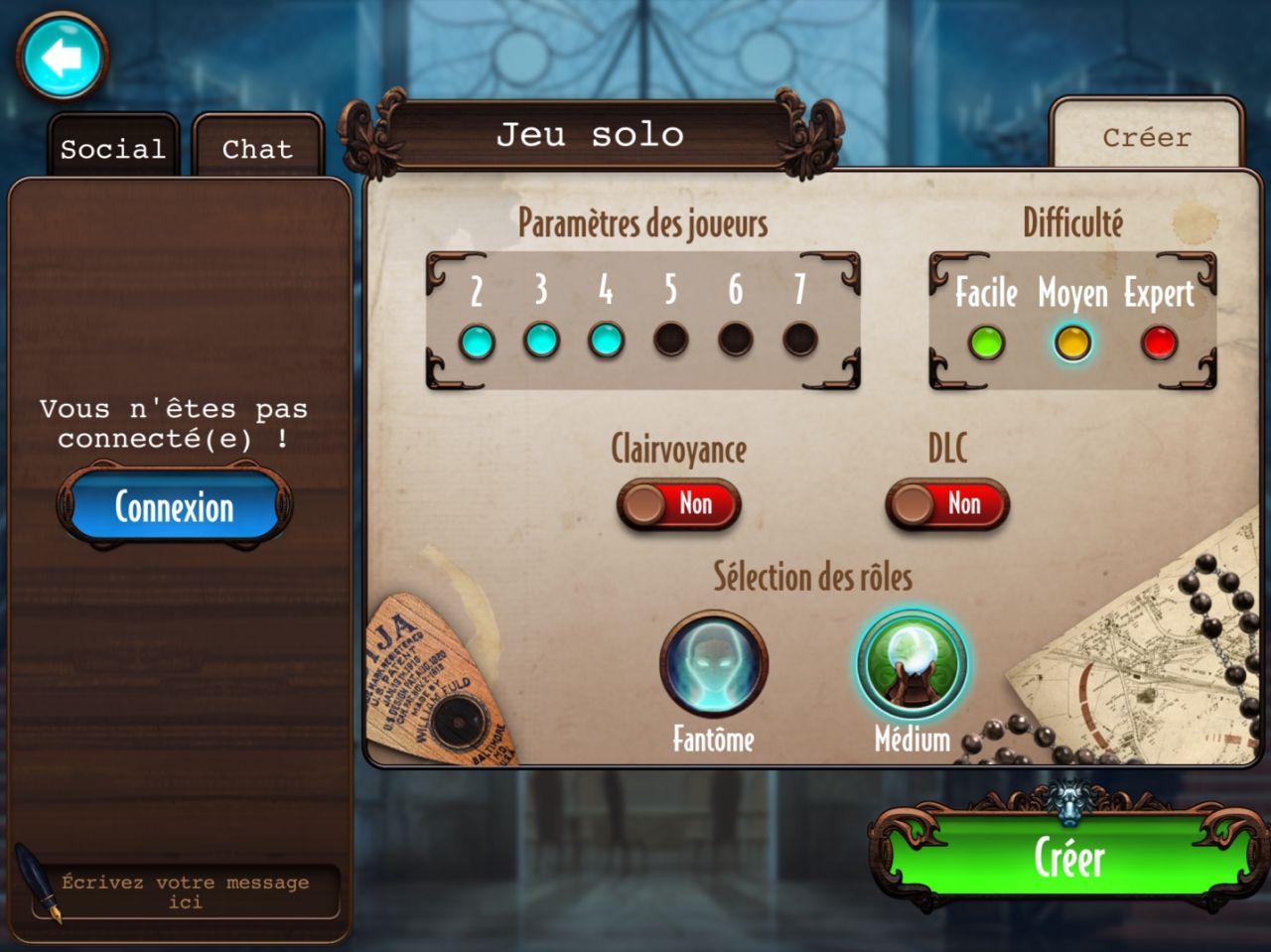Choose Facile difficulty
Screen dimensions: 1271x952
(x=986, y=343)
